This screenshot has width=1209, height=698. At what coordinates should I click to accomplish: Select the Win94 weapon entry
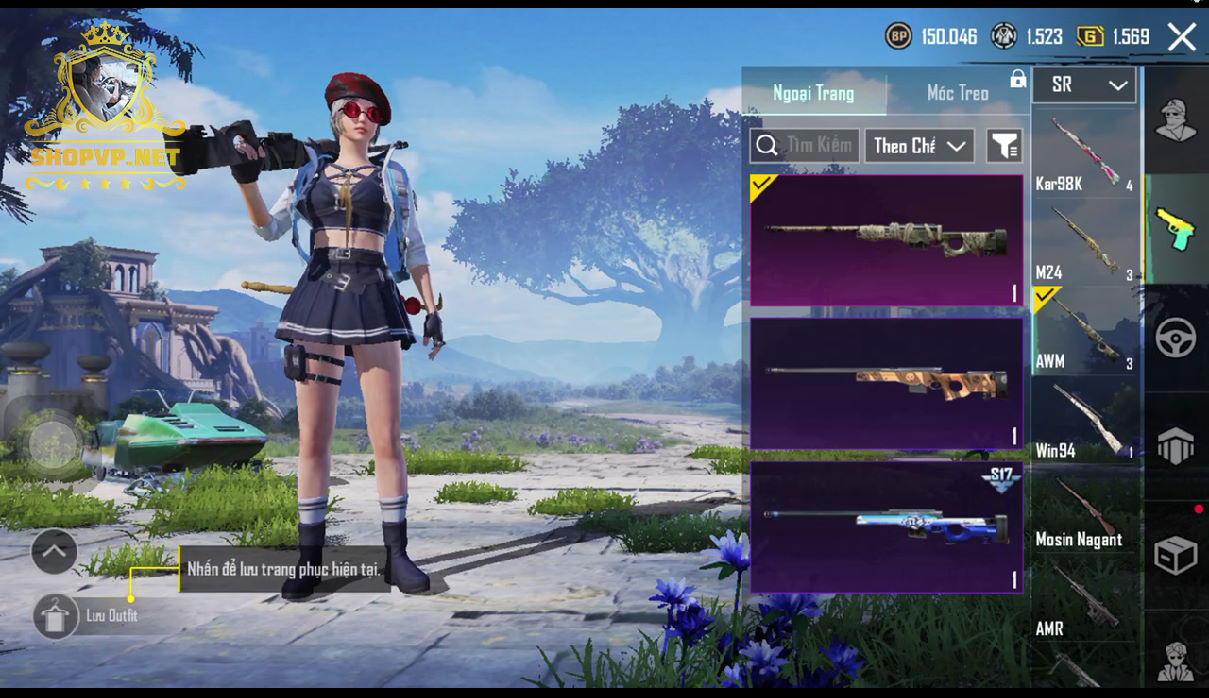coord(1084,421)
